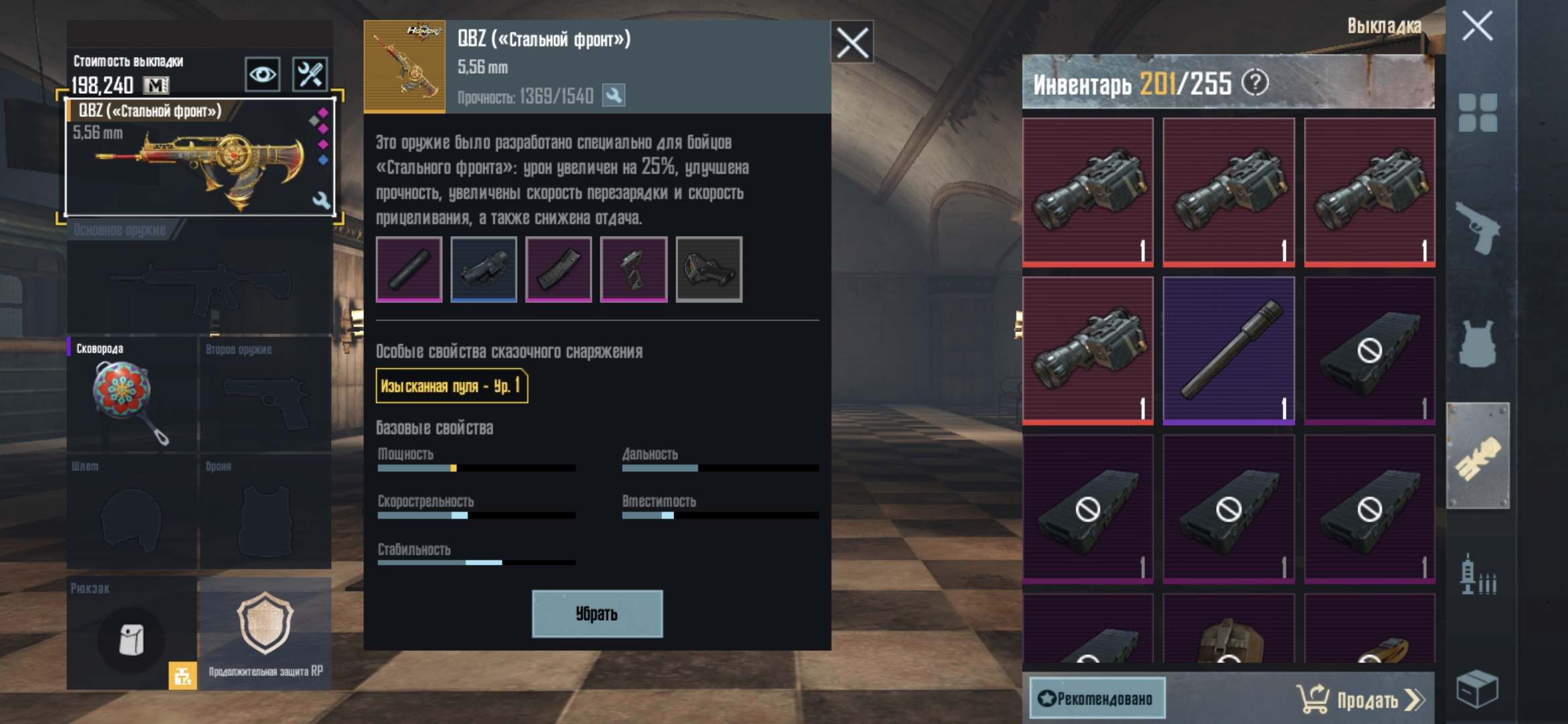Image resolution: width=1568 pixels, height=724 pixels.
Task: Close the loadout screen with the top-right X
Action: tap(1477, 27)
